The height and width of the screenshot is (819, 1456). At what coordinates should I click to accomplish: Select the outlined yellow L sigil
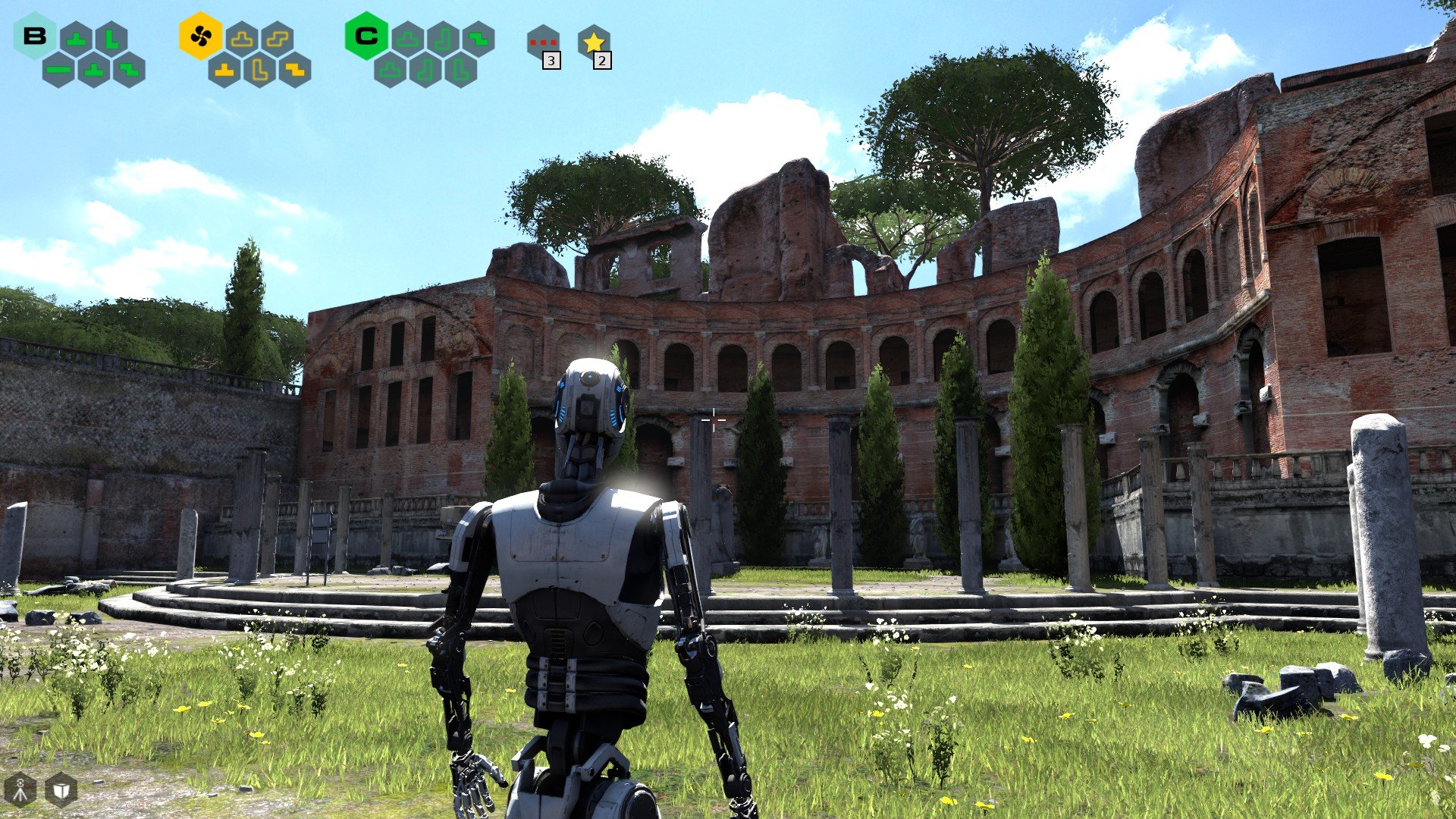tap(259, 71)
